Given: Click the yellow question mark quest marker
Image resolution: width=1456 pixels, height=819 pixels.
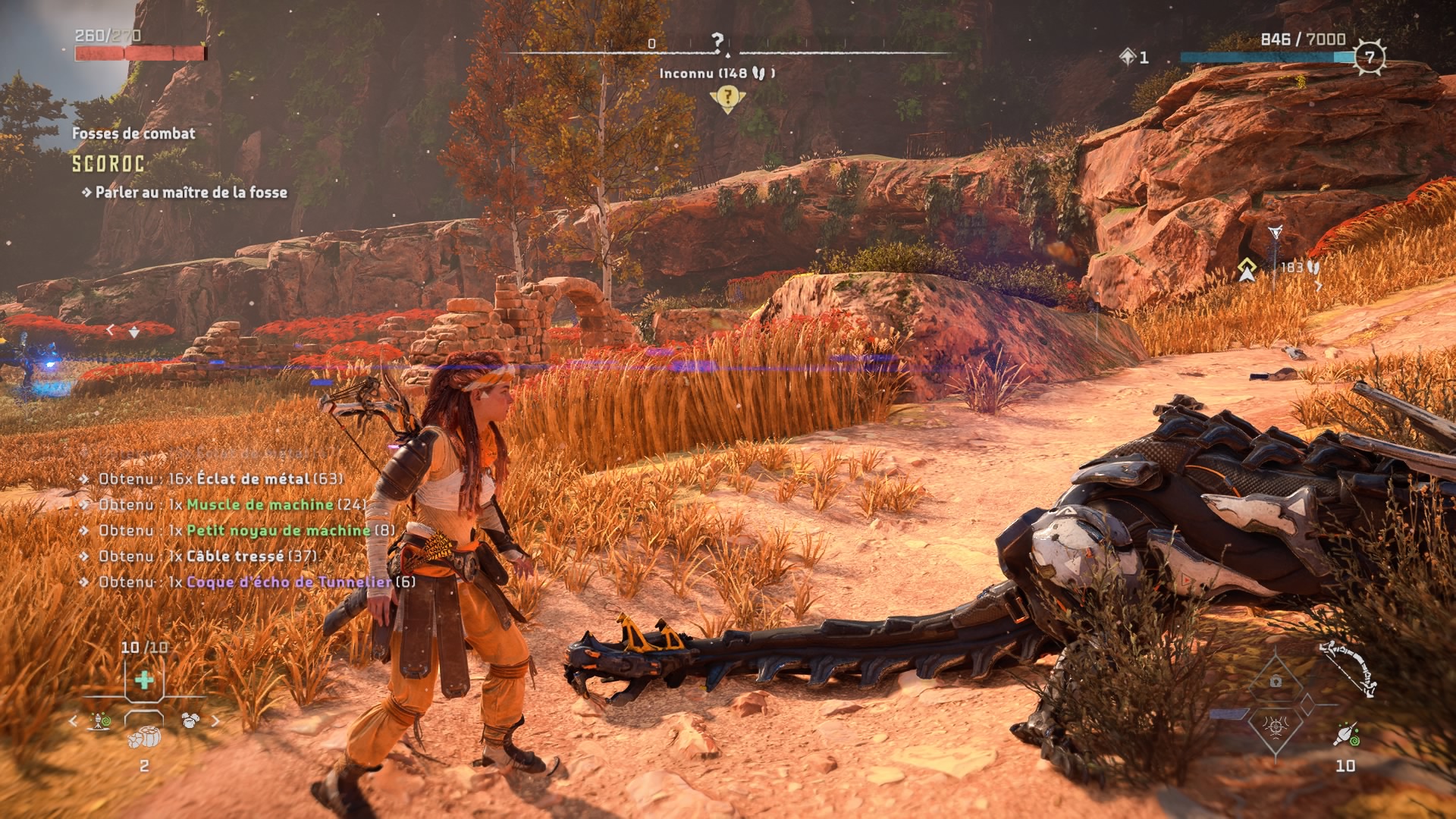Looking at the screenshot, I should click(726, 97).
